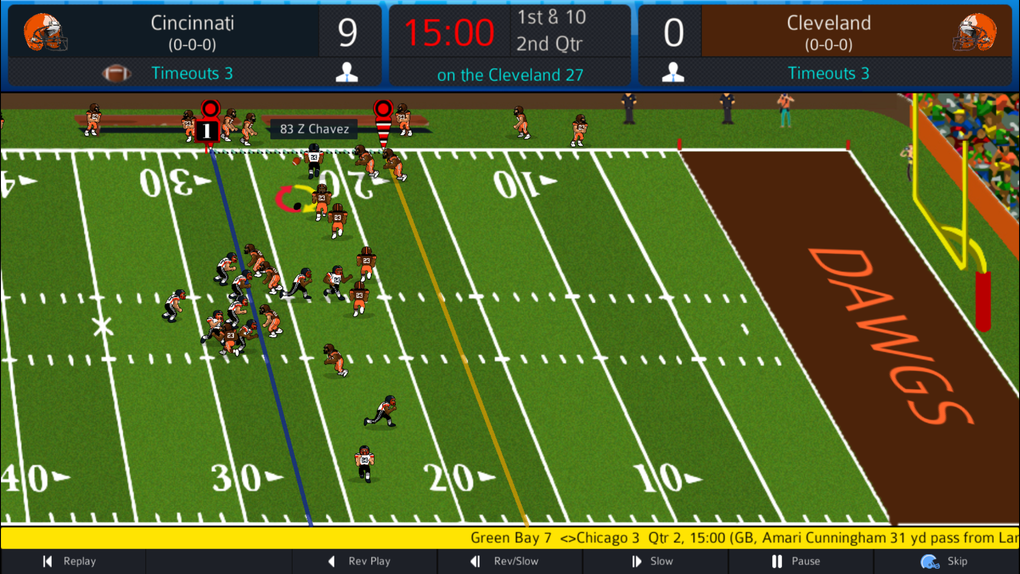Switch to Slow playback
This screenshot has width=1020, height=574.
tap(651, 562)
